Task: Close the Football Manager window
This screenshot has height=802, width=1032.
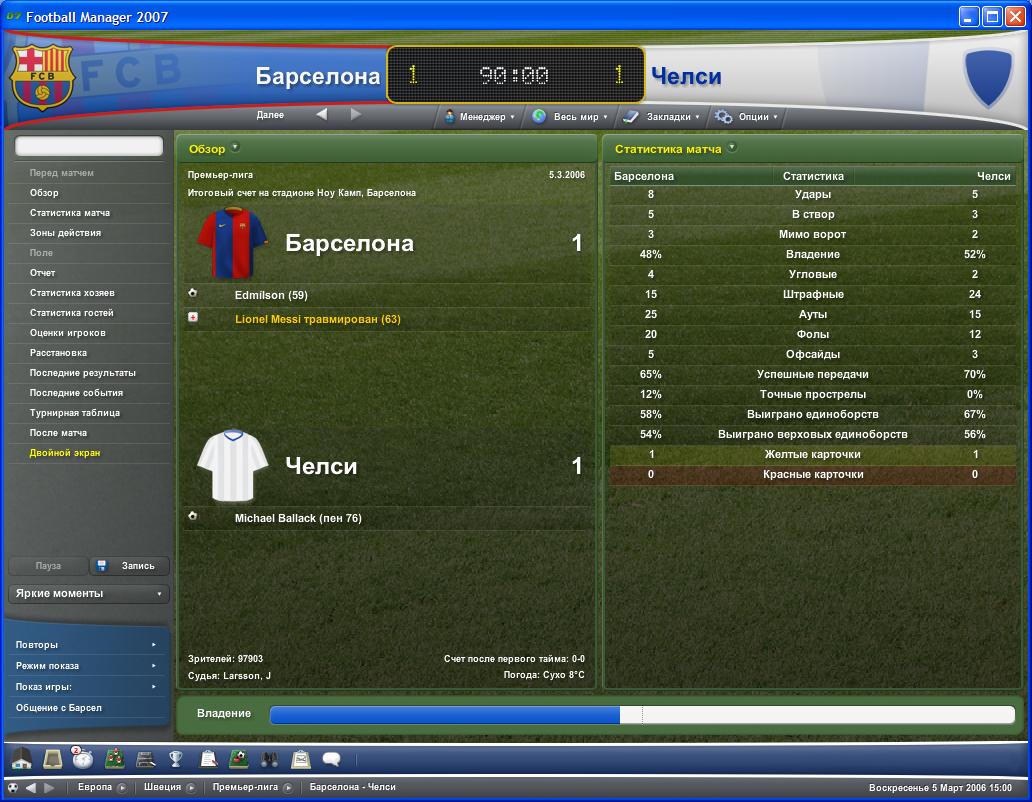Action: [1013, 16]
